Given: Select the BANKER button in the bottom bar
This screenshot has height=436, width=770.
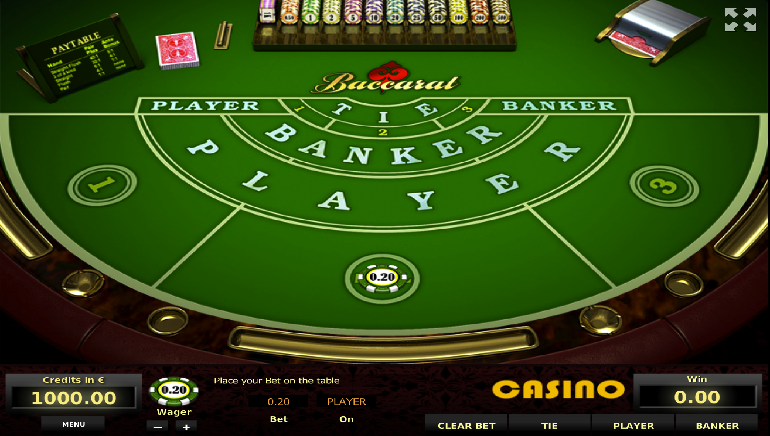Looking at the screenshot, I should pyautogui.click(x=717, y=425).
